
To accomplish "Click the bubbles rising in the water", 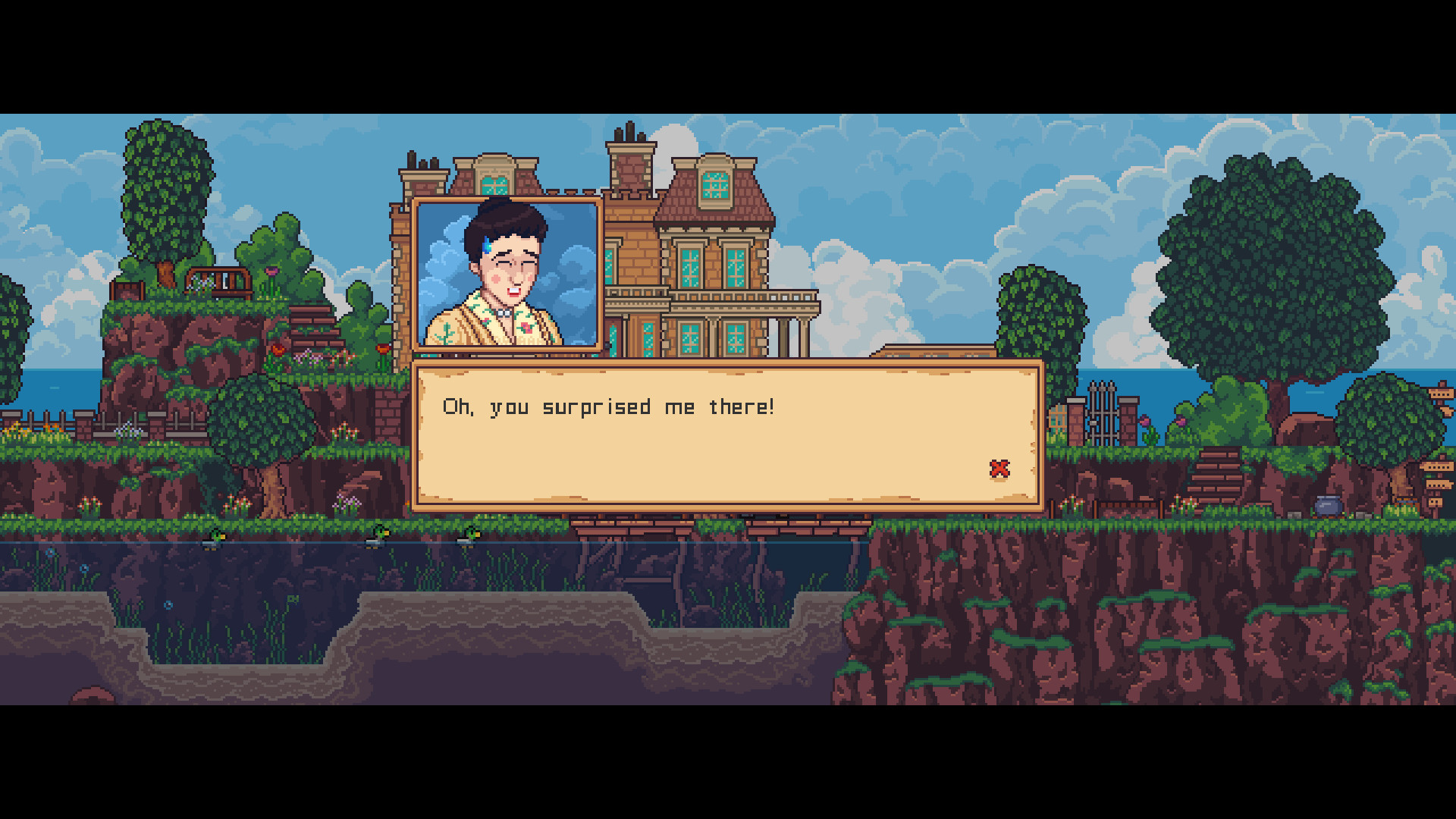I will pos(168,605).
